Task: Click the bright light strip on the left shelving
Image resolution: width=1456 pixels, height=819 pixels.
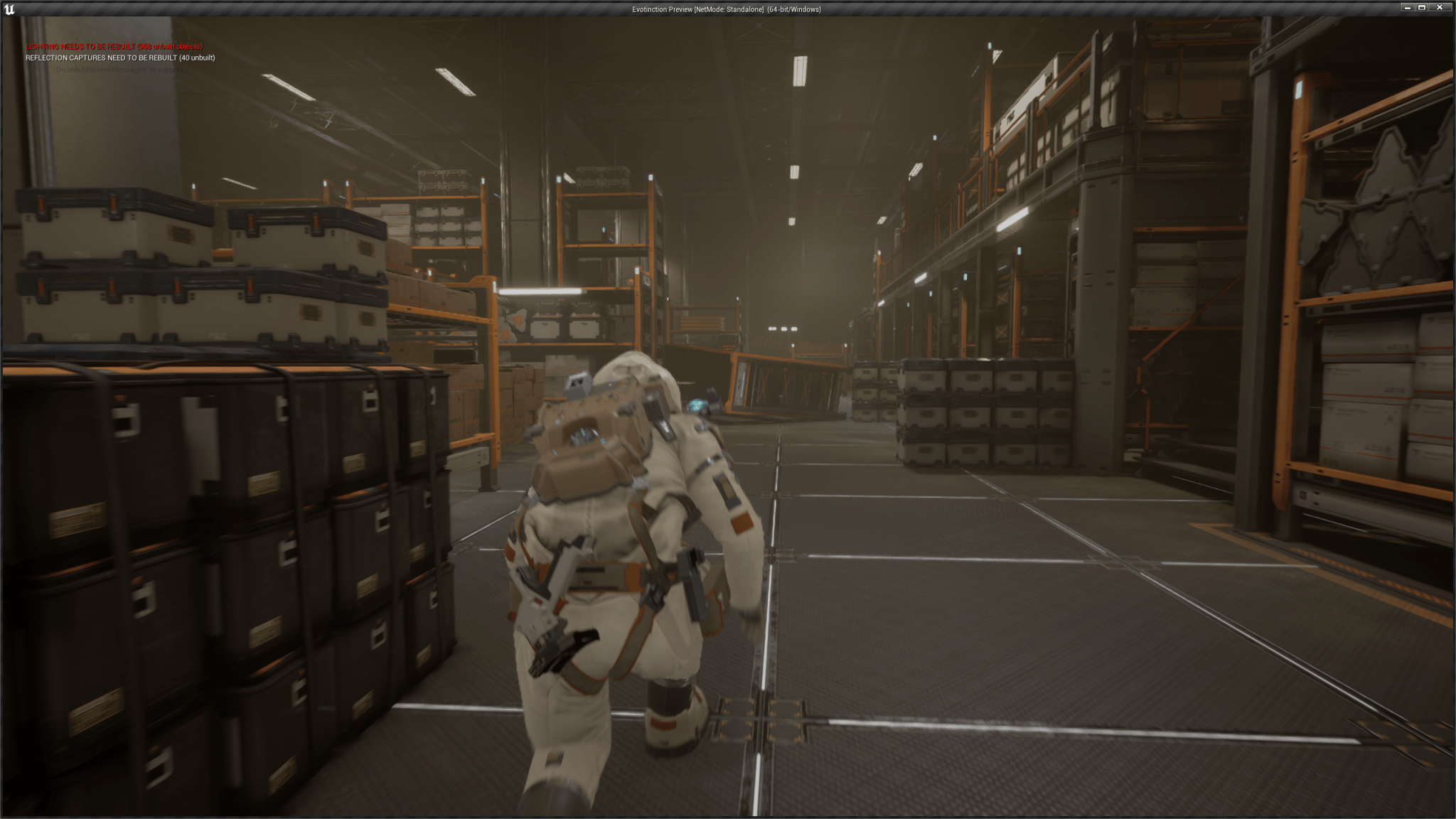Action: (537, 291)
